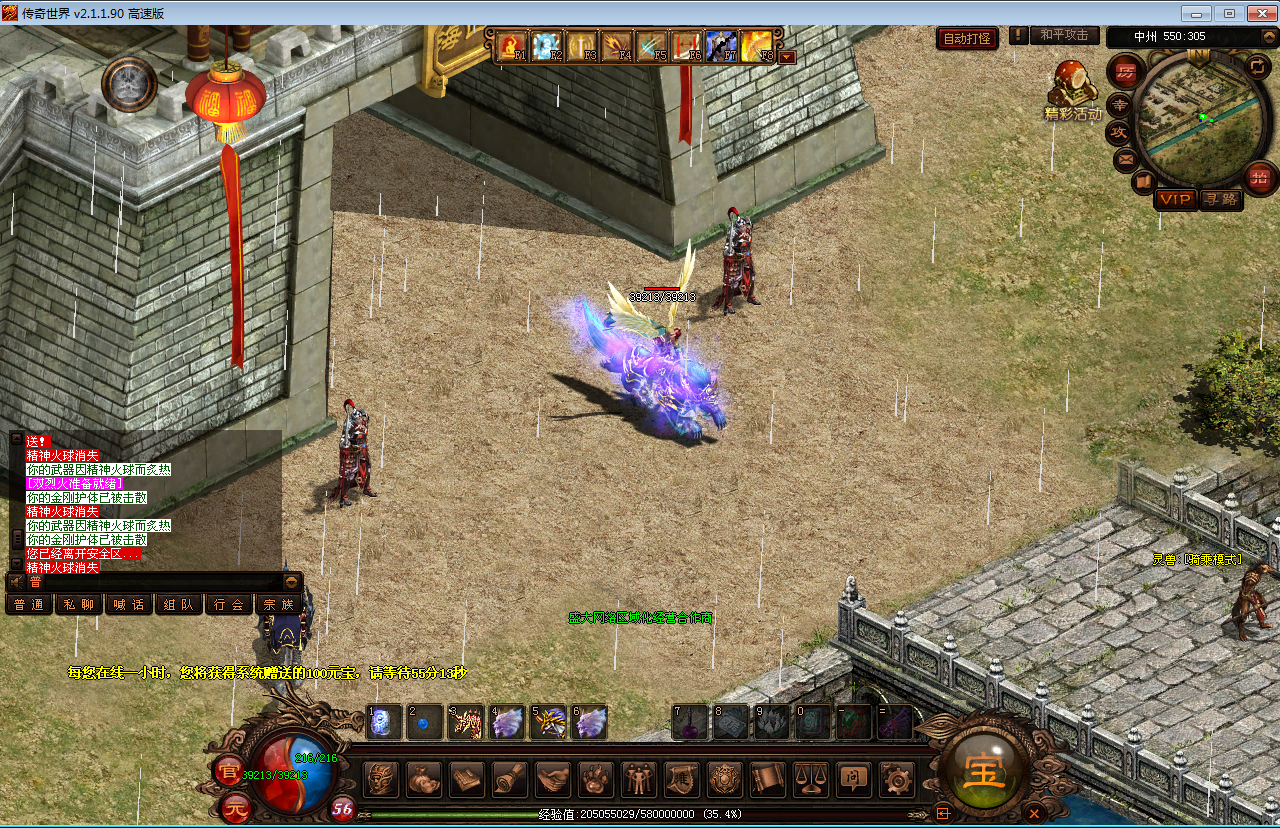Open the 拍 auction button
Image resolution: width=1280 pixels, height=828 pixels.
1259,178
